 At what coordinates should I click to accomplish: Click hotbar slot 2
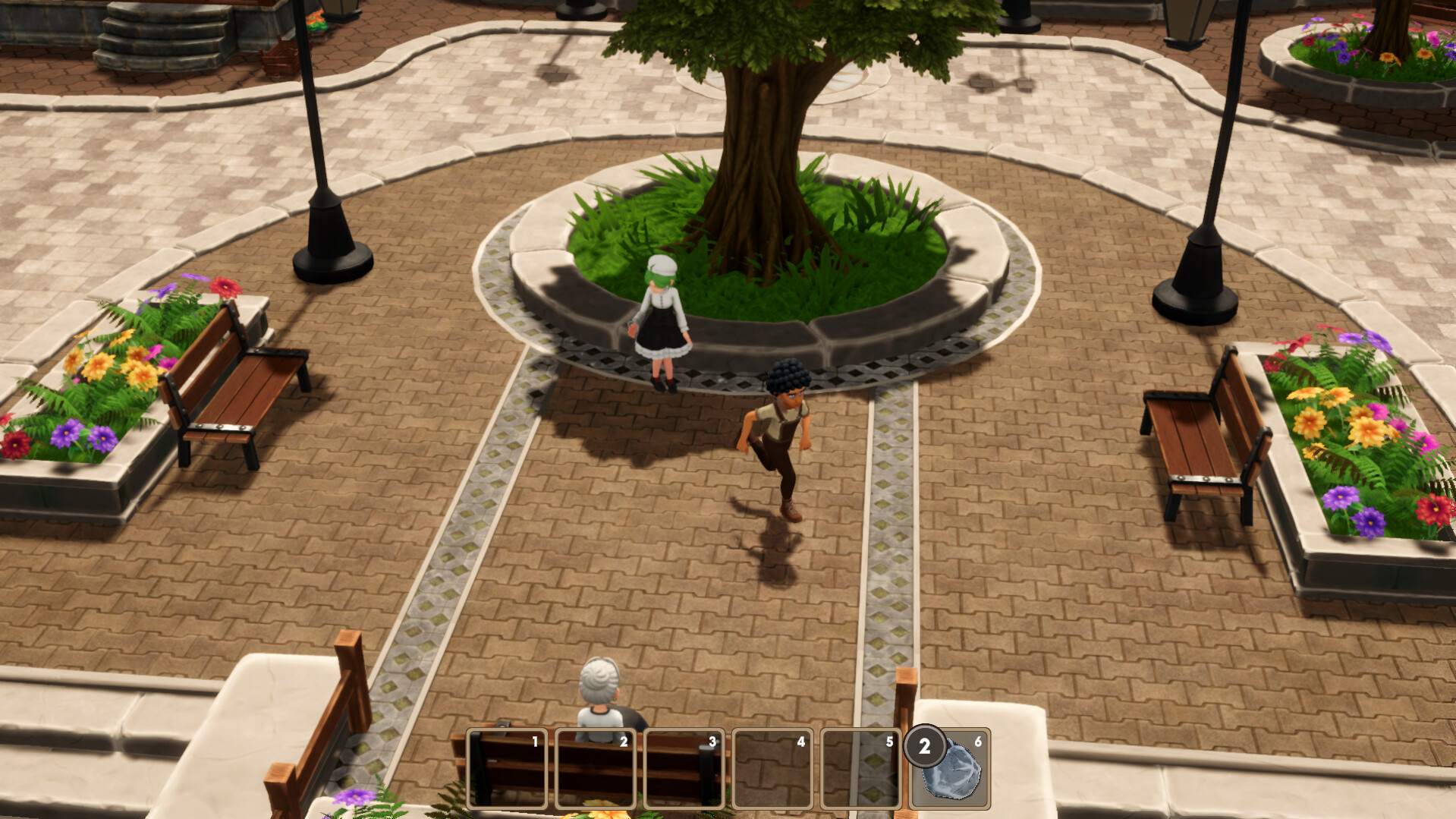596,770
